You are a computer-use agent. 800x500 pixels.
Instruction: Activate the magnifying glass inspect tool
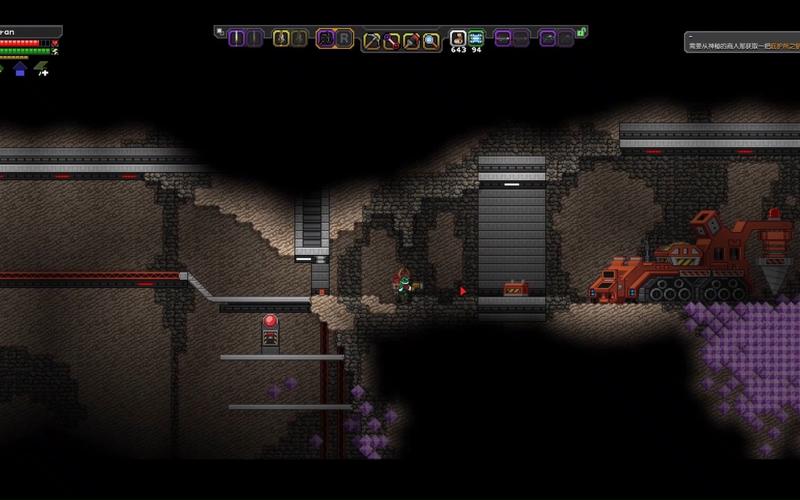(431, 40)
